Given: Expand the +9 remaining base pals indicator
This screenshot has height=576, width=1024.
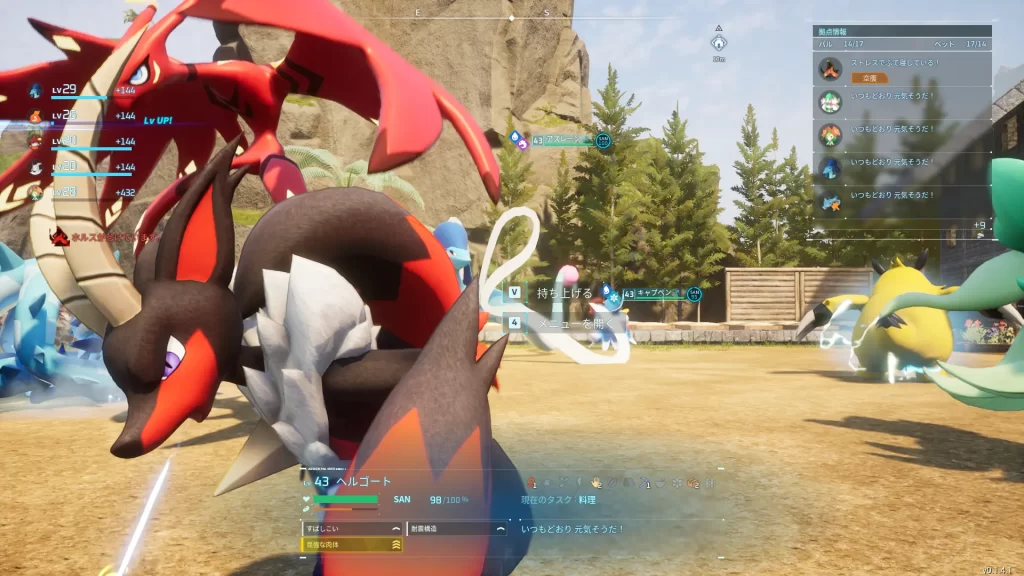Looking at the screenshot, I should coord(979,225).
